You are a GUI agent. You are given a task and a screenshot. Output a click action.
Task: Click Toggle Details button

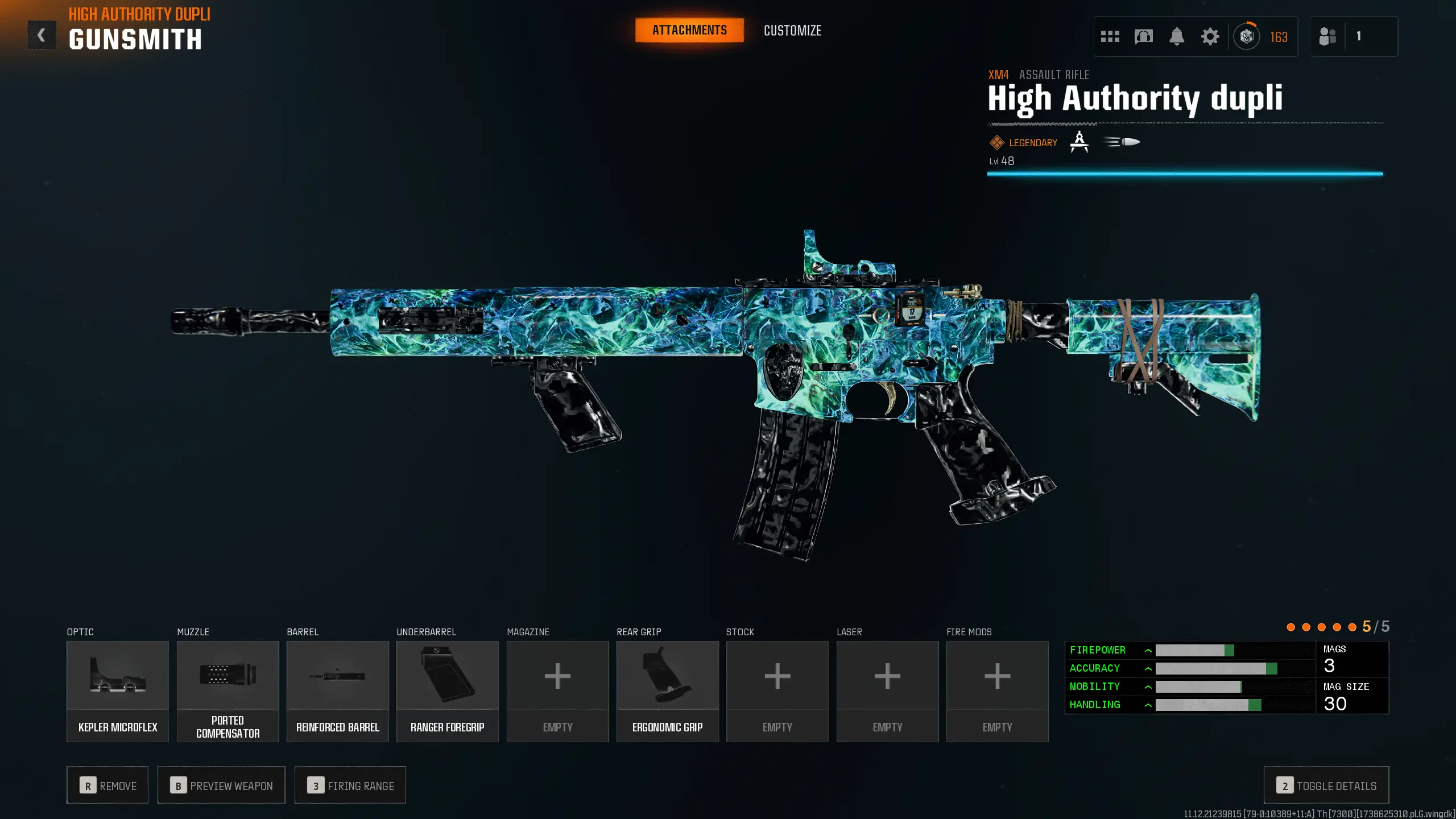(1326, 785)
